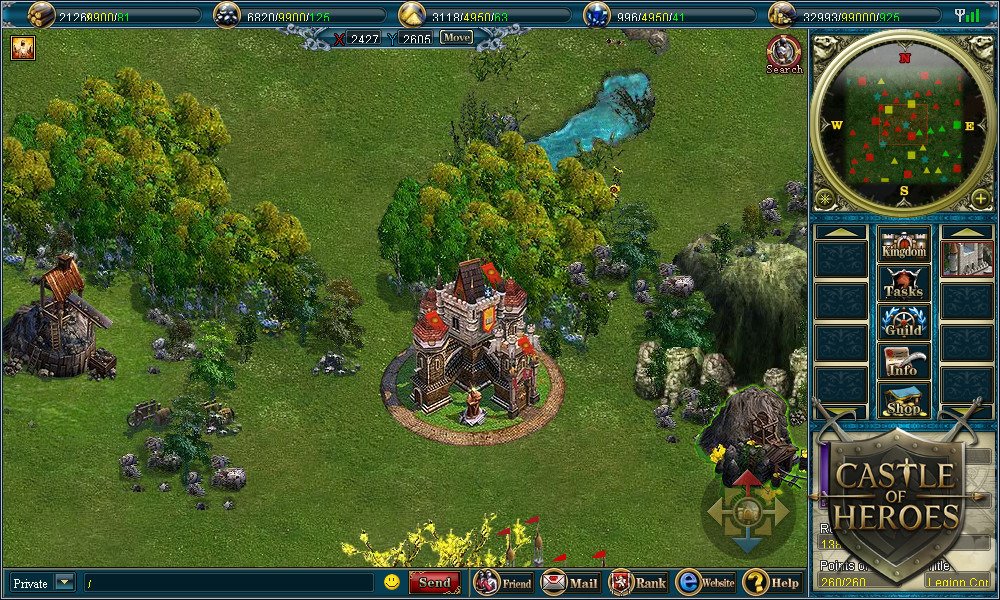Open the Shop

[x=903, y=399]
